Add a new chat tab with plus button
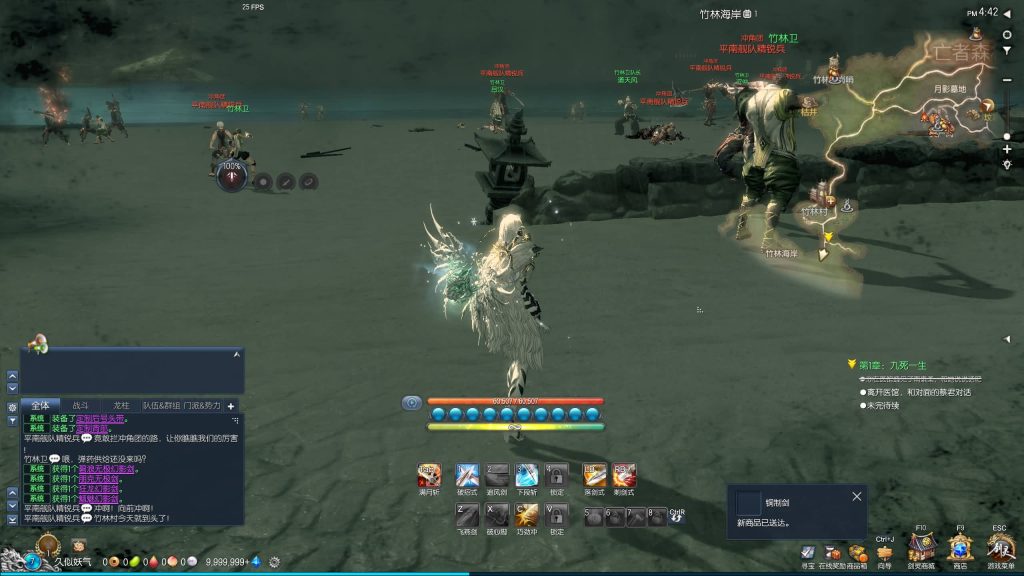 point(231,406)
